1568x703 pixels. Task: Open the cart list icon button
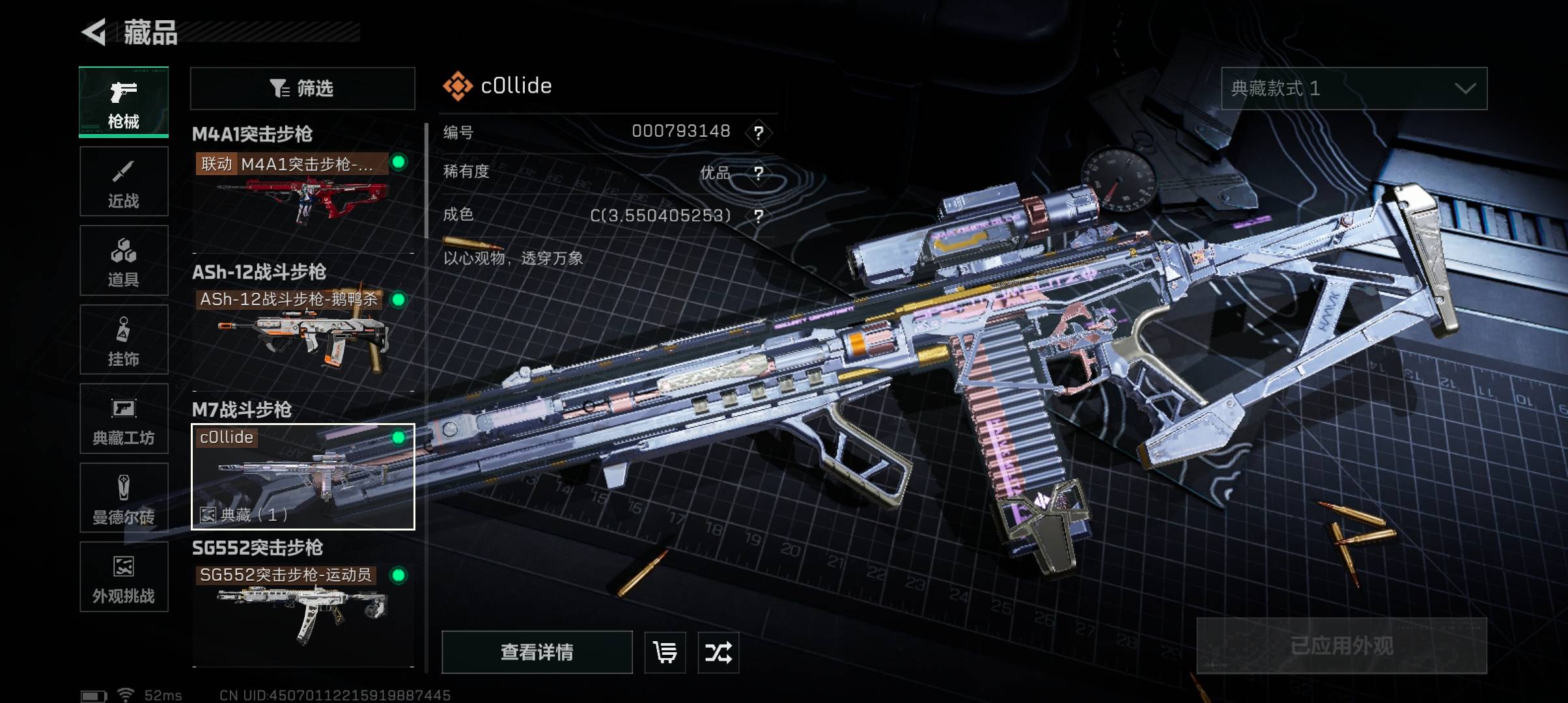[665, 652]
